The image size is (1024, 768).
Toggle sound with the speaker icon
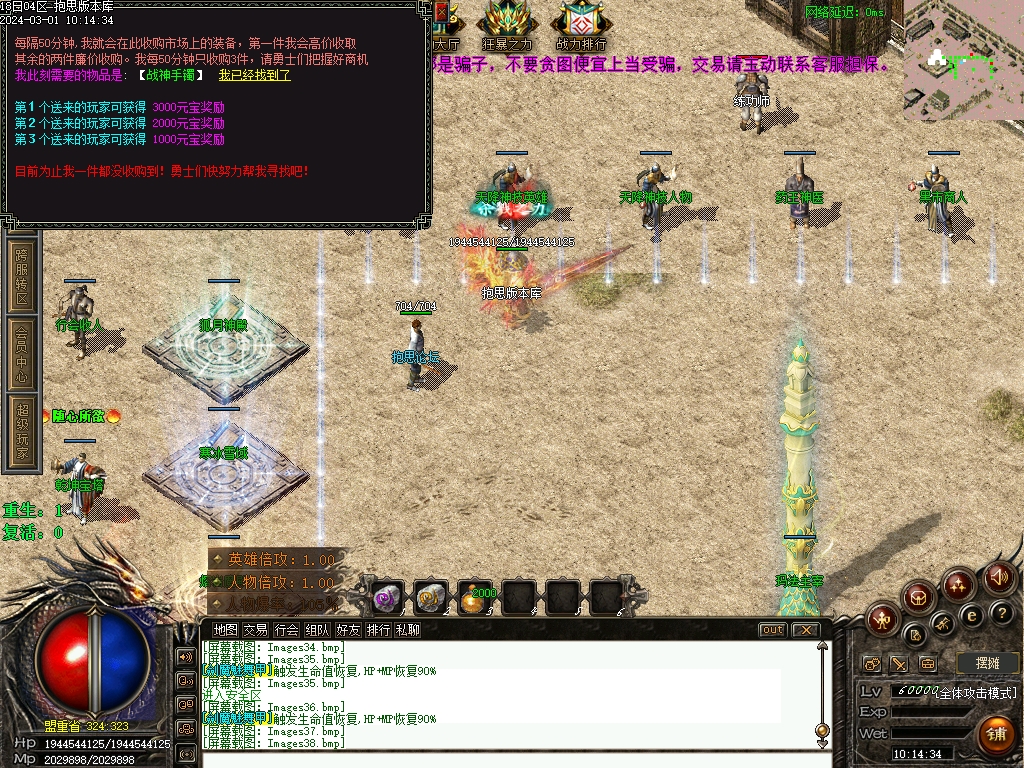[998, 577]
